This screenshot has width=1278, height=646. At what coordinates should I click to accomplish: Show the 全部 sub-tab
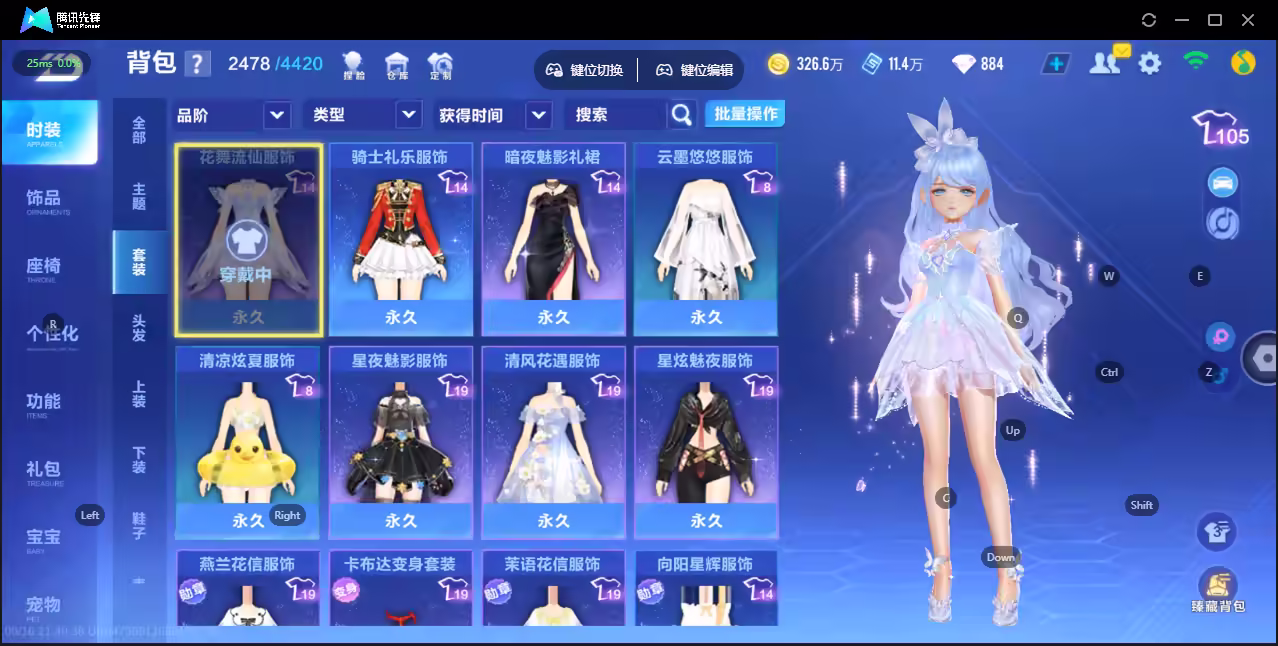139,130
